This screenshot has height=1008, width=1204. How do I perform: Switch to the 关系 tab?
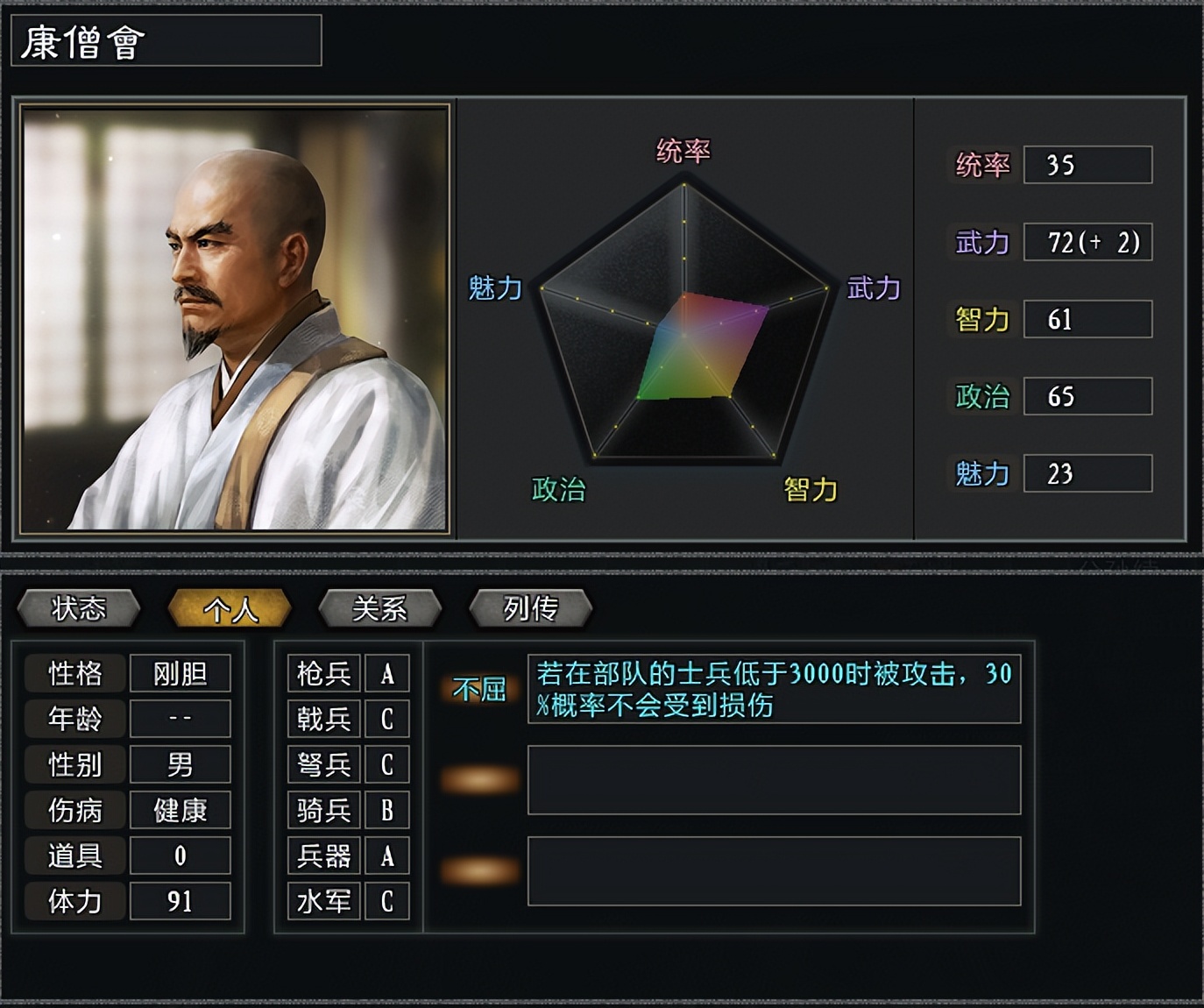pyautogui.click(x=379, y=607)
